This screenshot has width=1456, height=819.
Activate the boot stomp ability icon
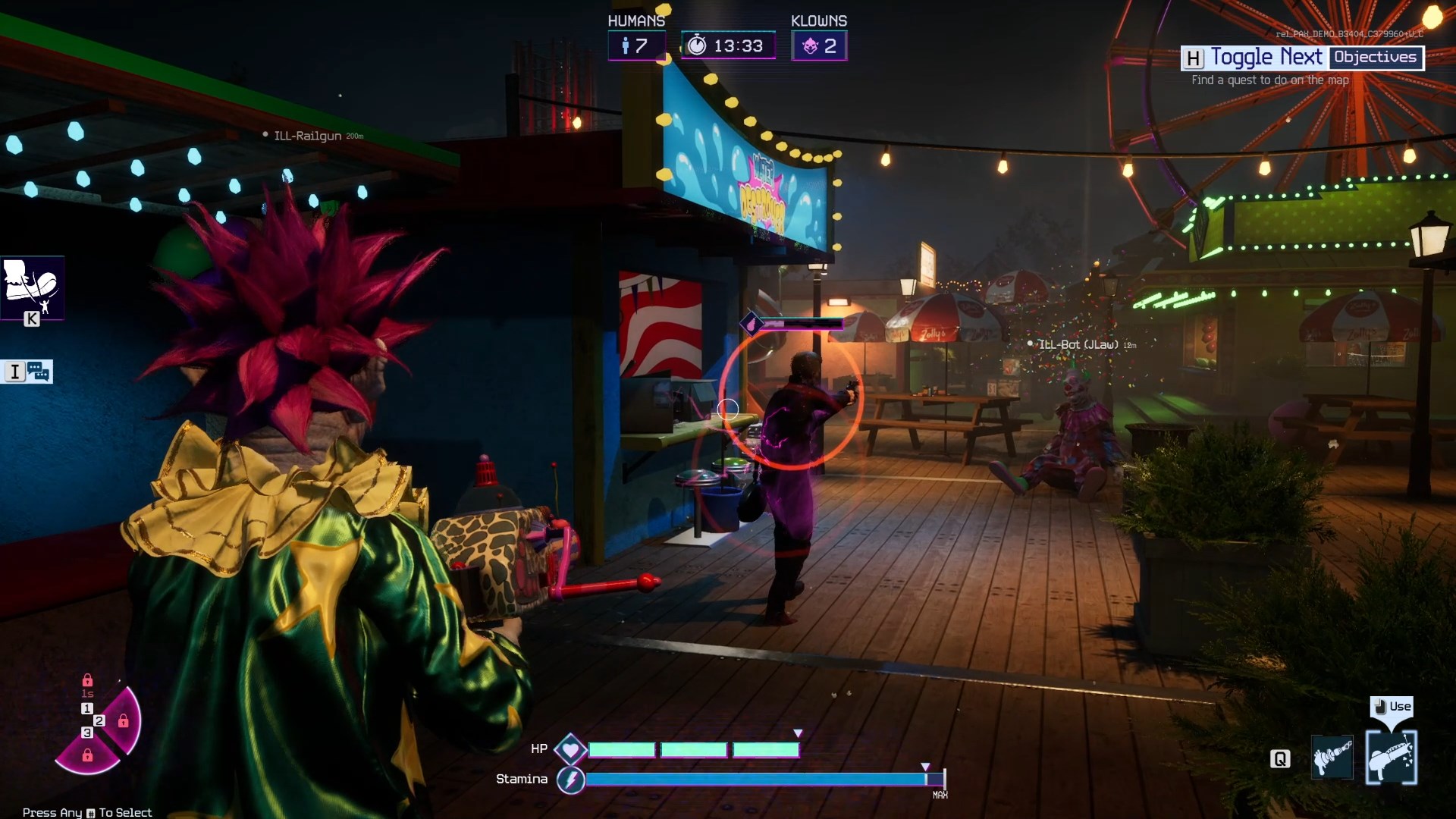[32, 285]
